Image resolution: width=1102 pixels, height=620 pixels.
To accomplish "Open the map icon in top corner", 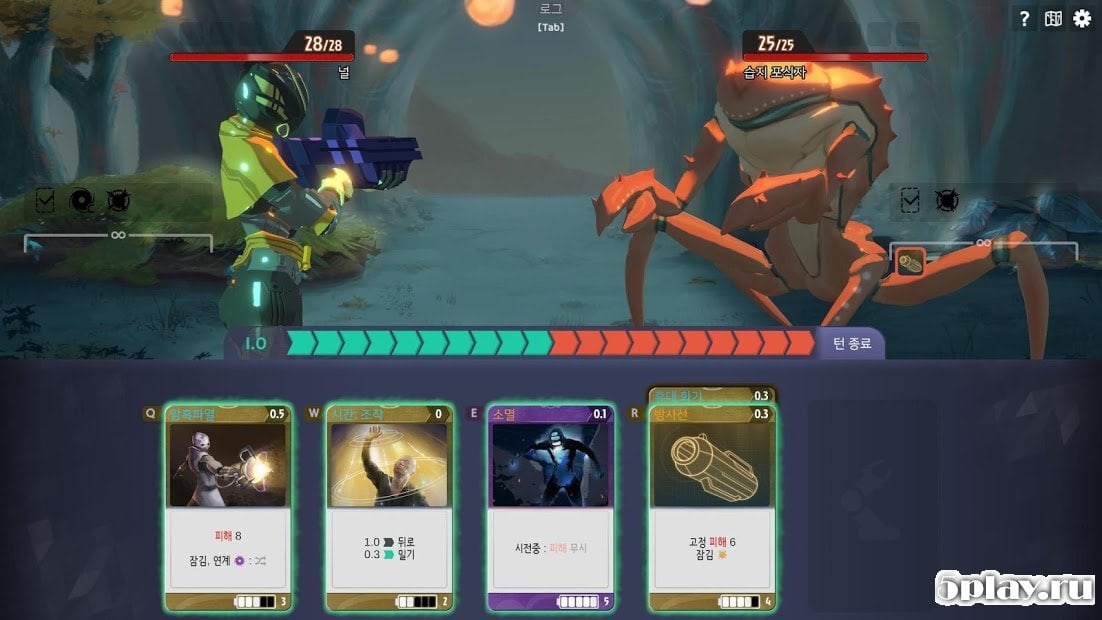I will 1053,19.
